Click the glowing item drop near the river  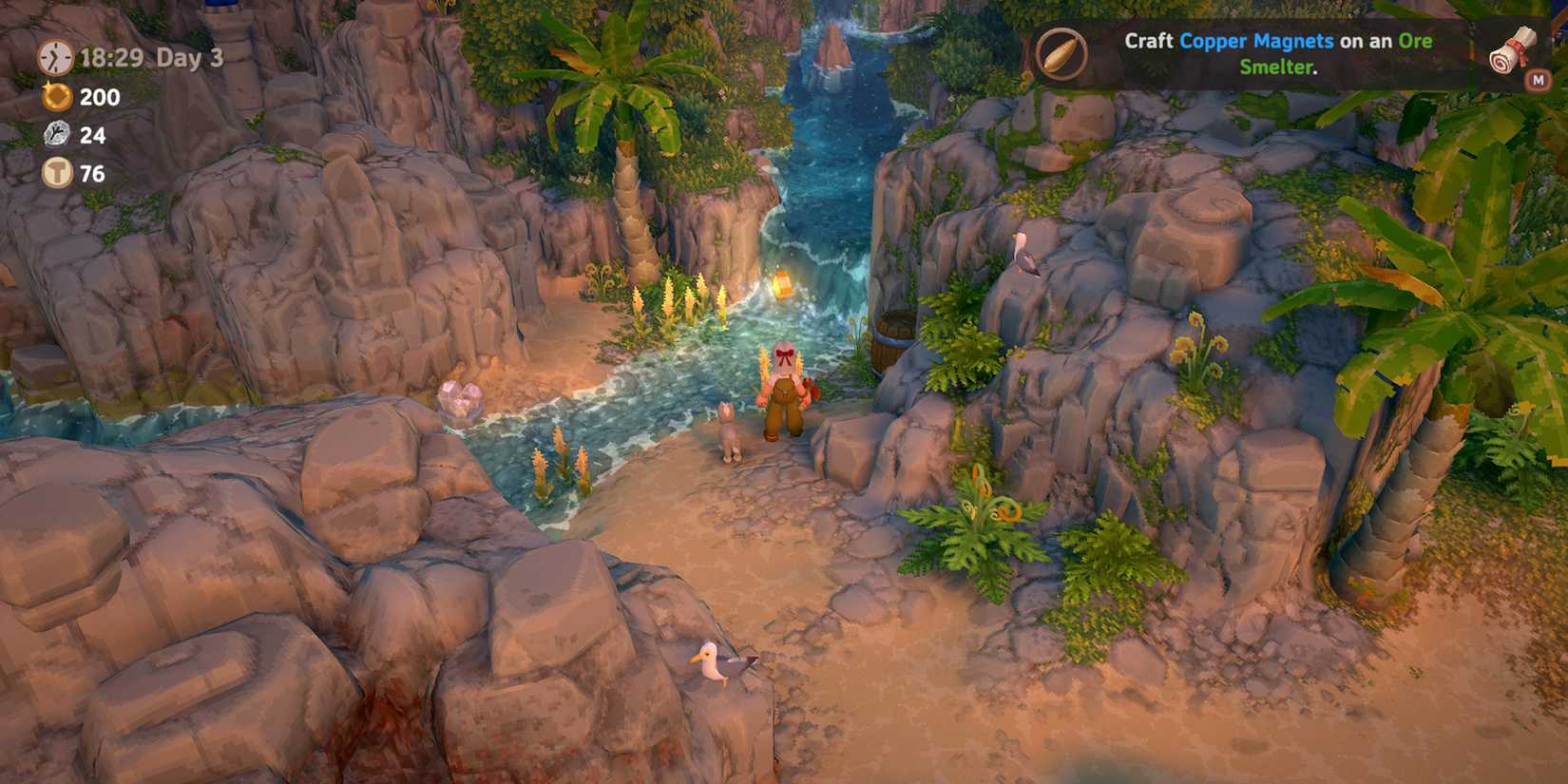(781, 282)
